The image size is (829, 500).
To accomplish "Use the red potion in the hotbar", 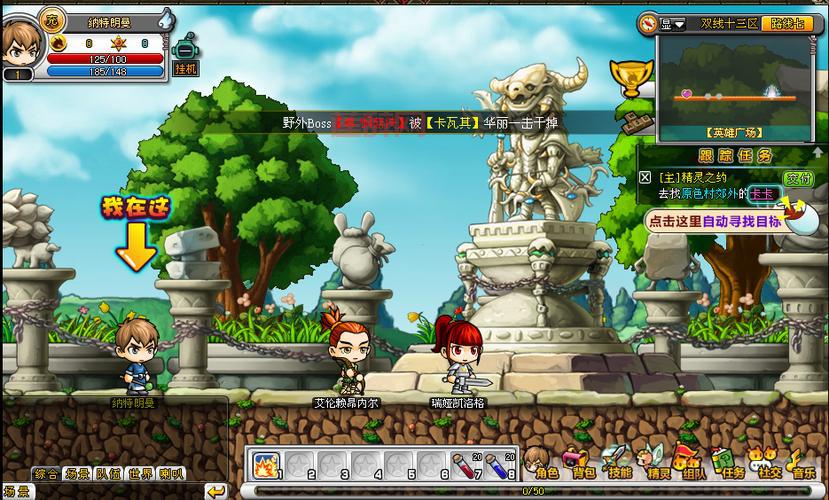I will coord(463,465).
